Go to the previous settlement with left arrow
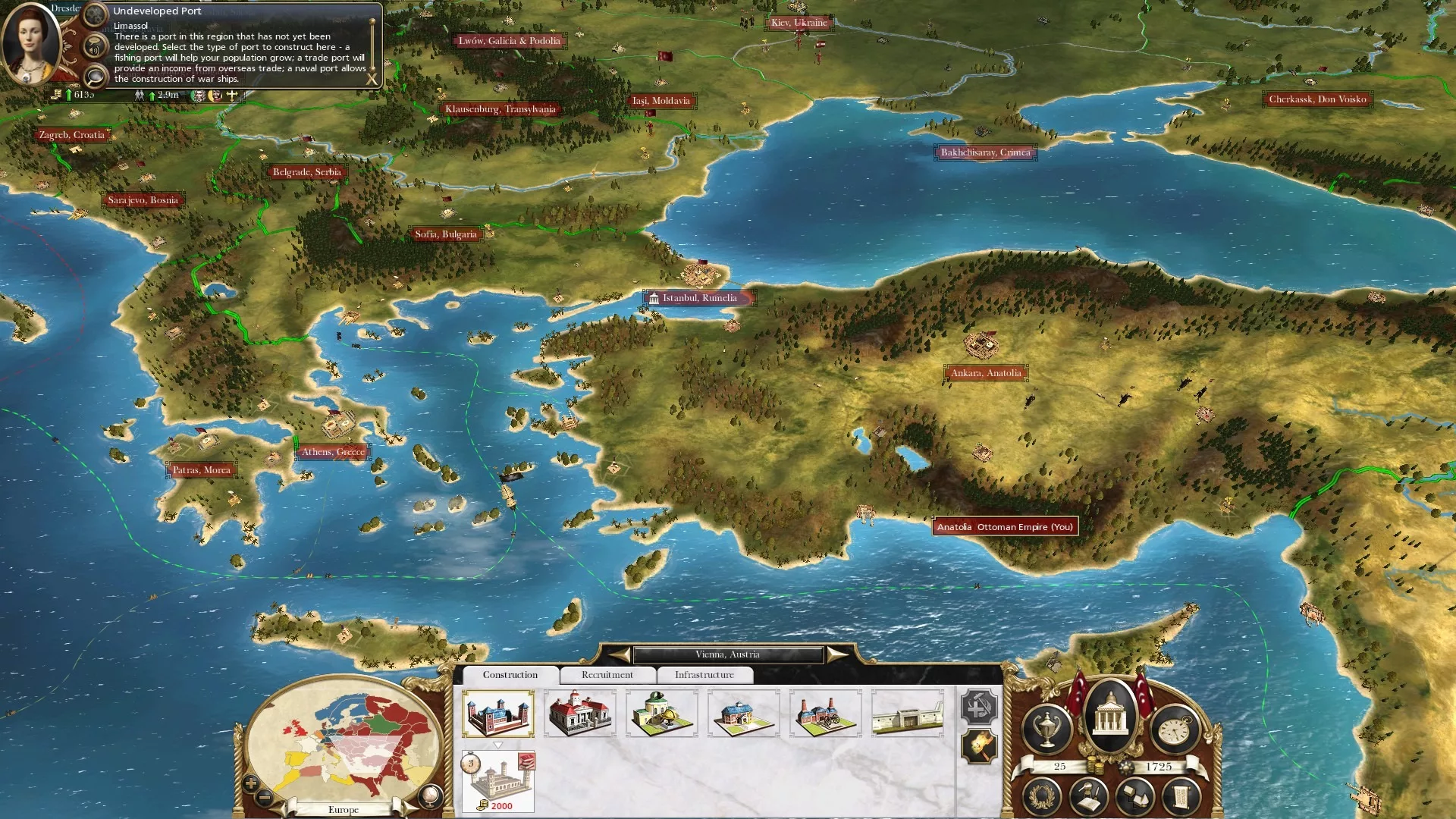This screenshot has width=1456, height=819. coord(620,654)
